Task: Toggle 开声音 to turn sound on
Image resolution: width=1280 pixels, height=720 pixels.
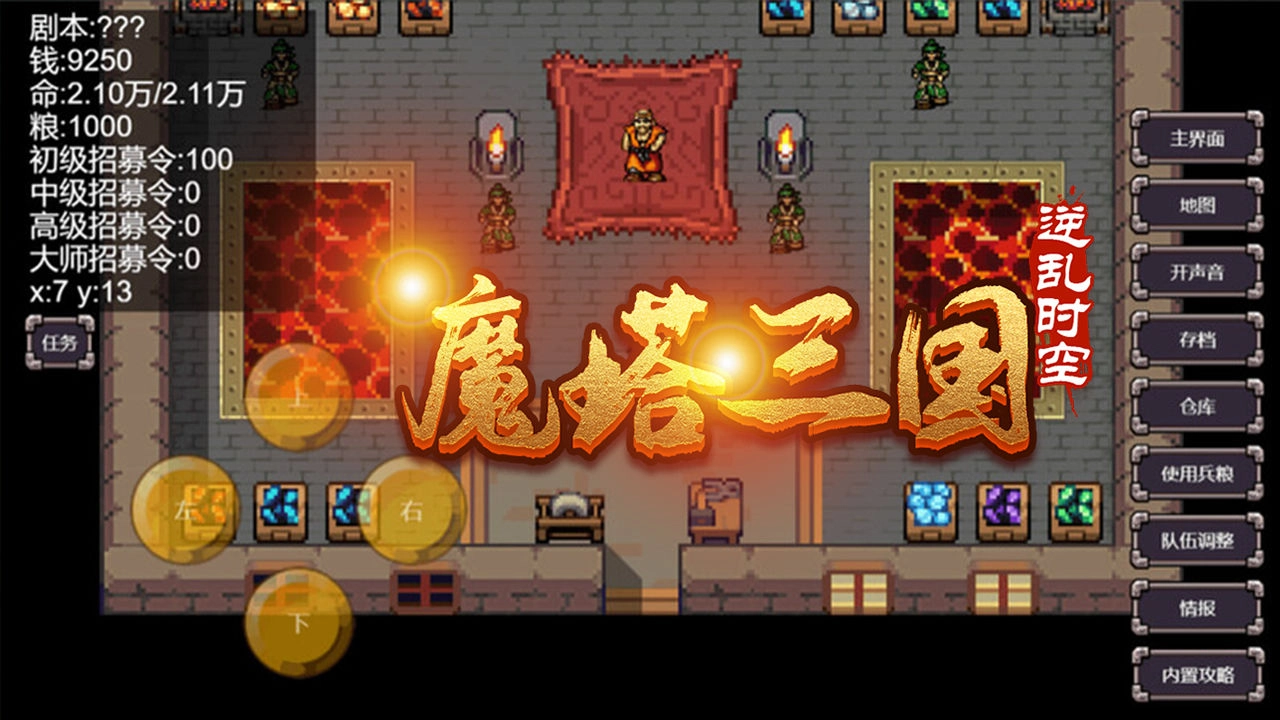Action: coord(1198,270)
